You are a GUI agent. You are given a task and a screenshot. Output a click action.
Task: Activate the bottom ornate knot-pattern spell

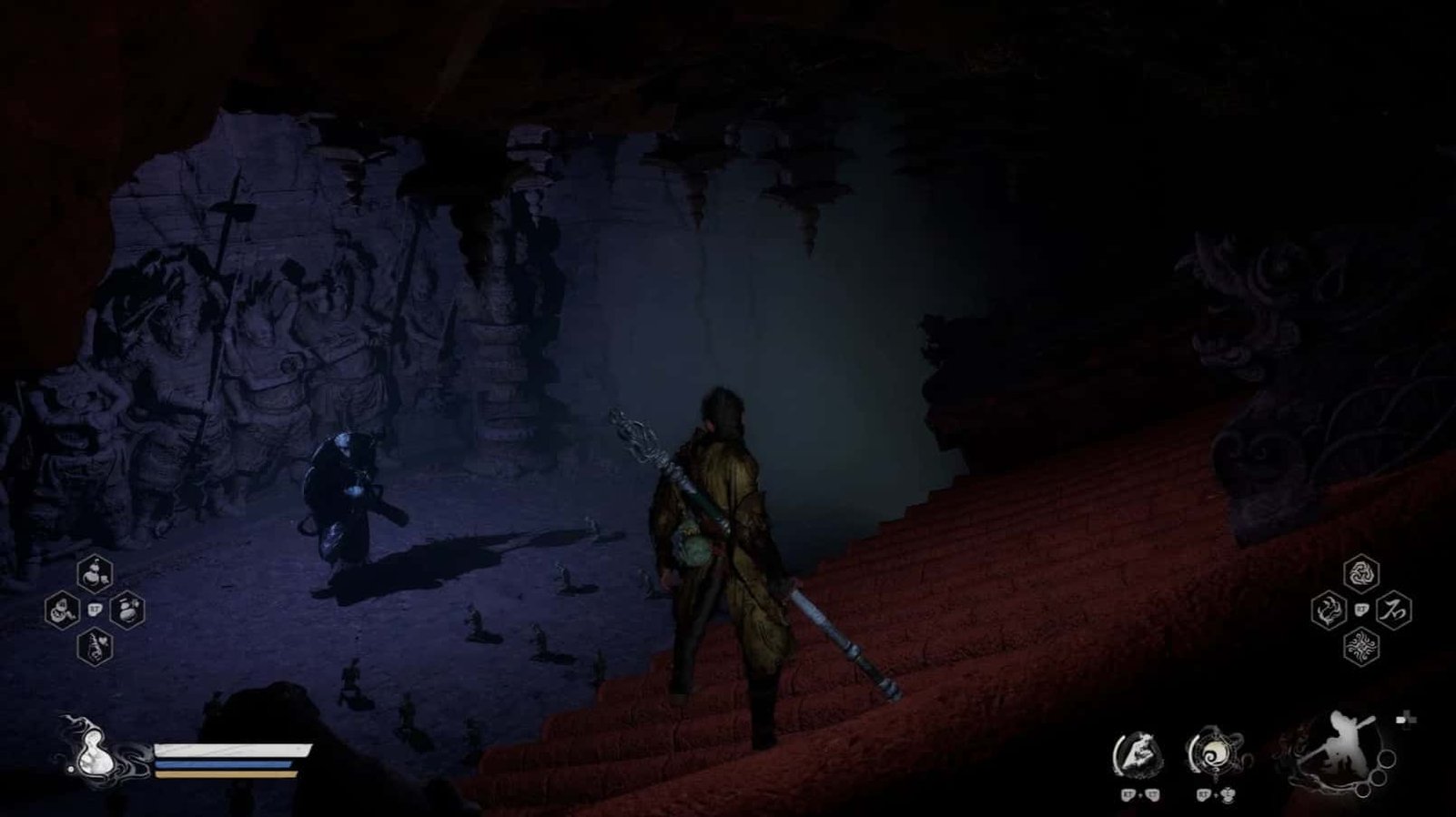pos(1361,647)
